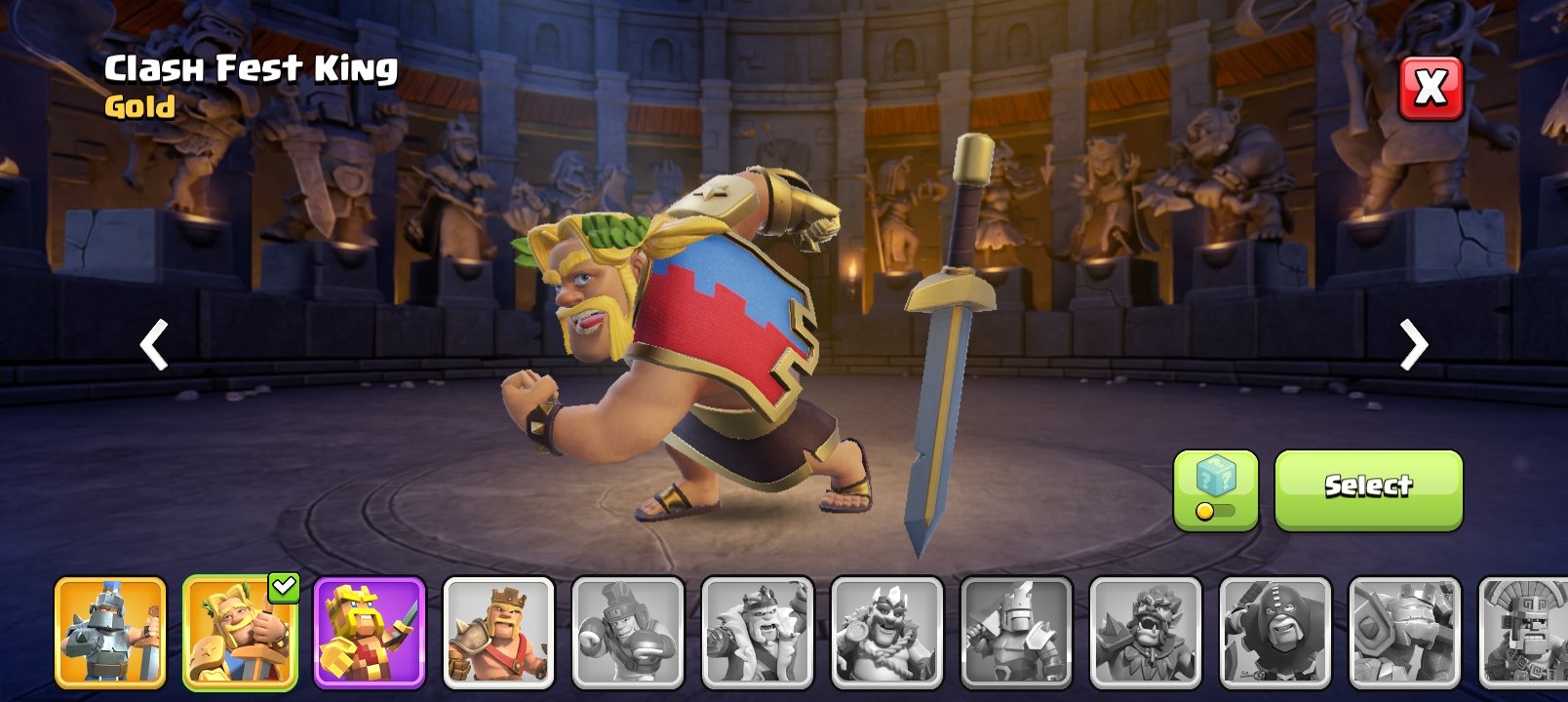Click the right arrow to view next skin
Screen dimensions: 1568x702
coord(1414,346)
